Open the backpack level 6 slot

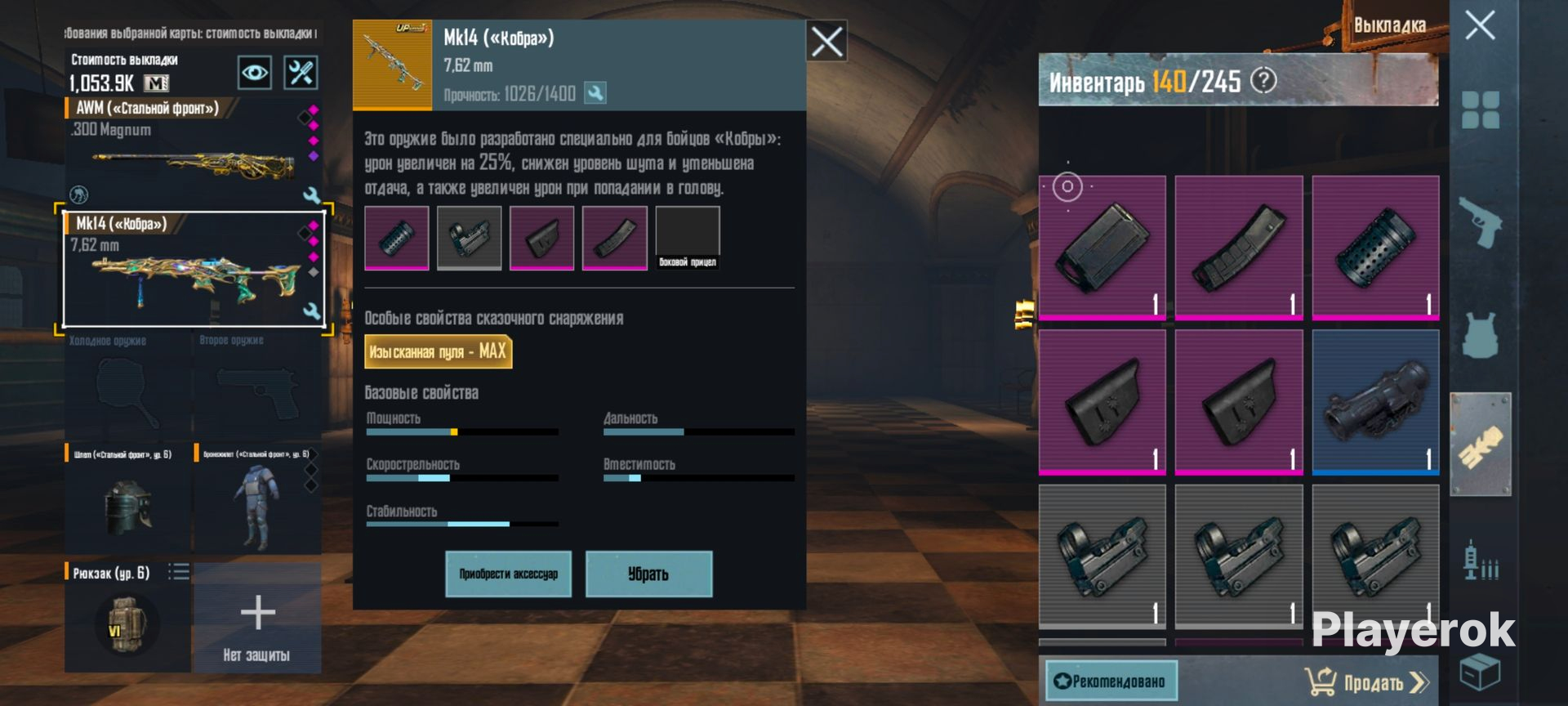[127, 619]
